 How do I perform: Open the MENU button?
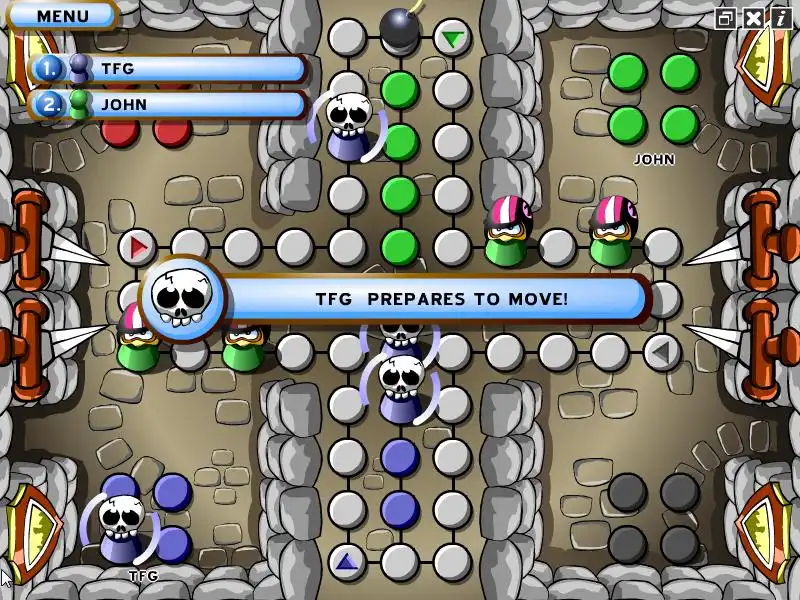62,16
